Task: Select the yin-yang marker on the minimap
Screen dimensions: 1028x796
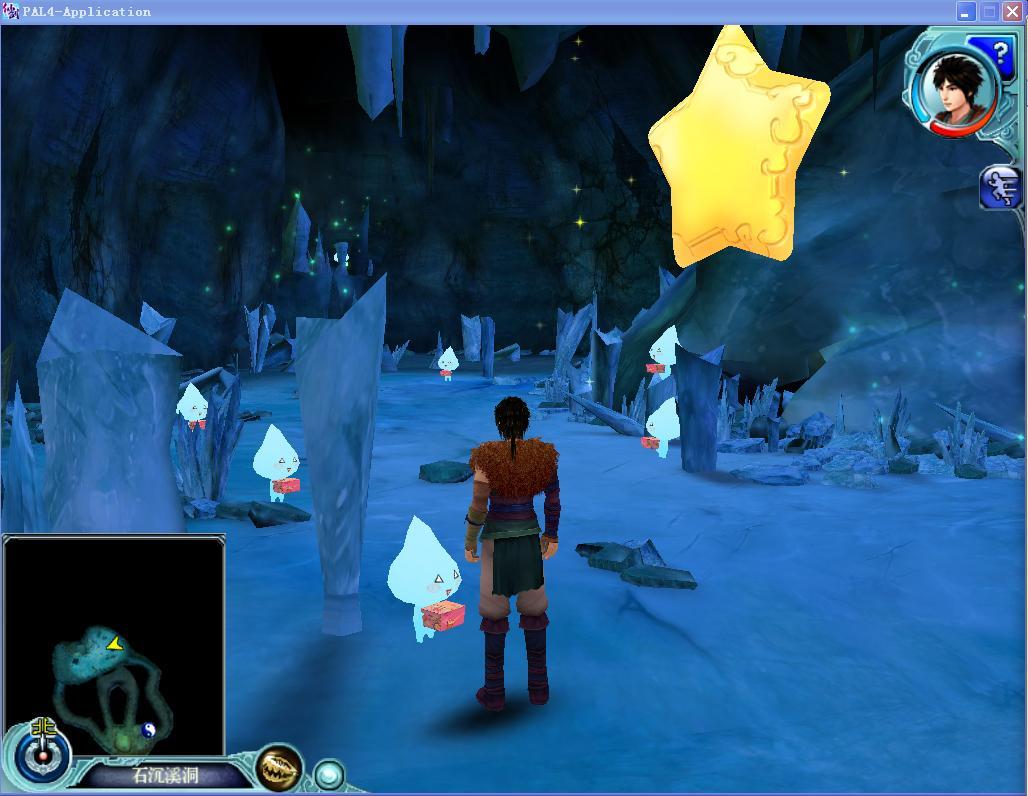Action: (x=149, y=730)
